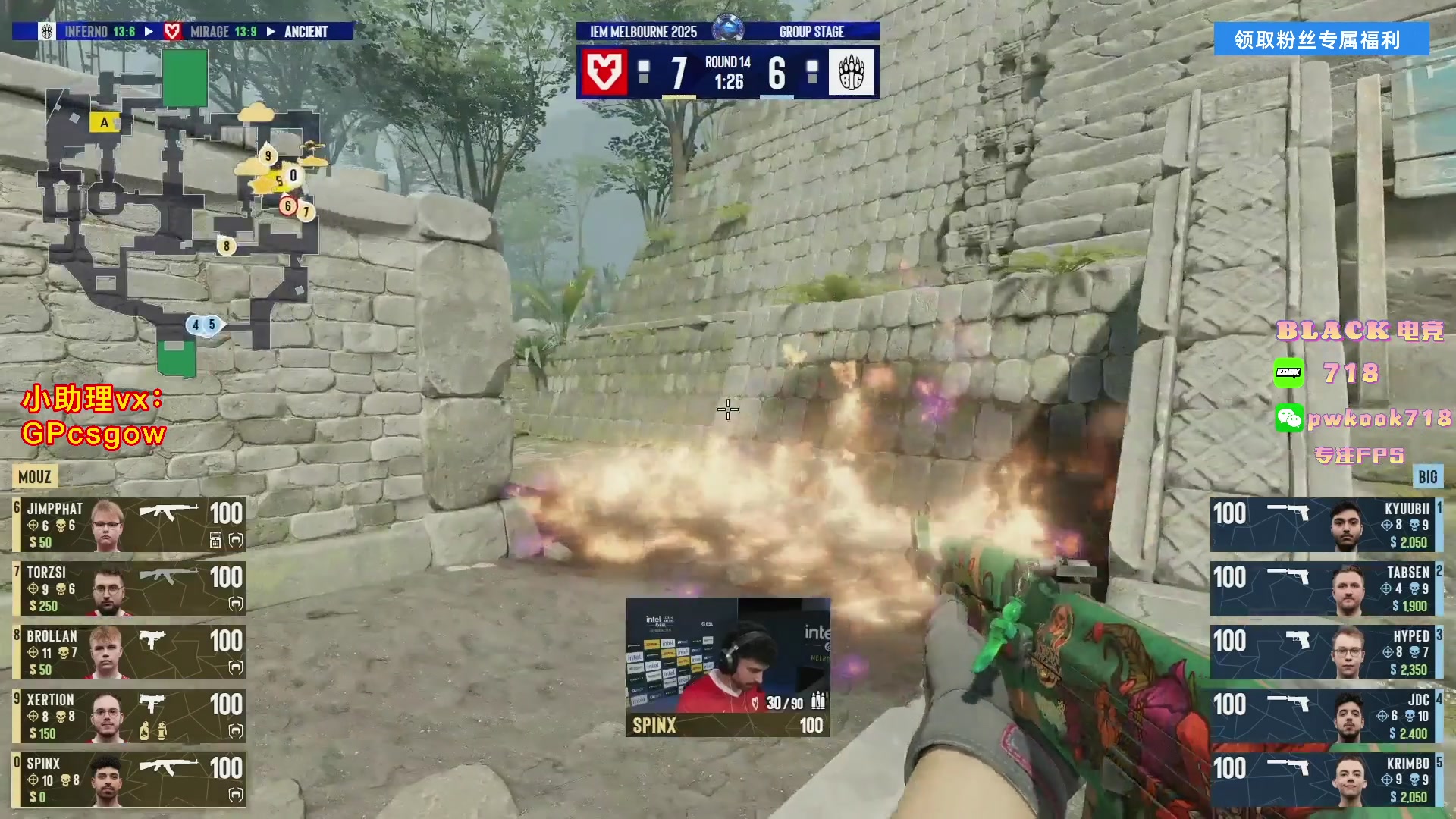
Task: Choose BROLLAN's player row
Action: [129, 652]
